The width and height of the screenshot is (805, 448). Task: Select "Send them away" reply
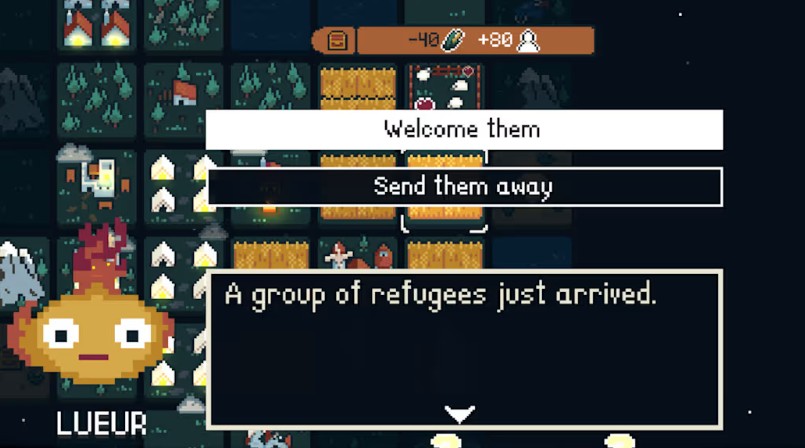pyautogui.click(x=463, y=187)
